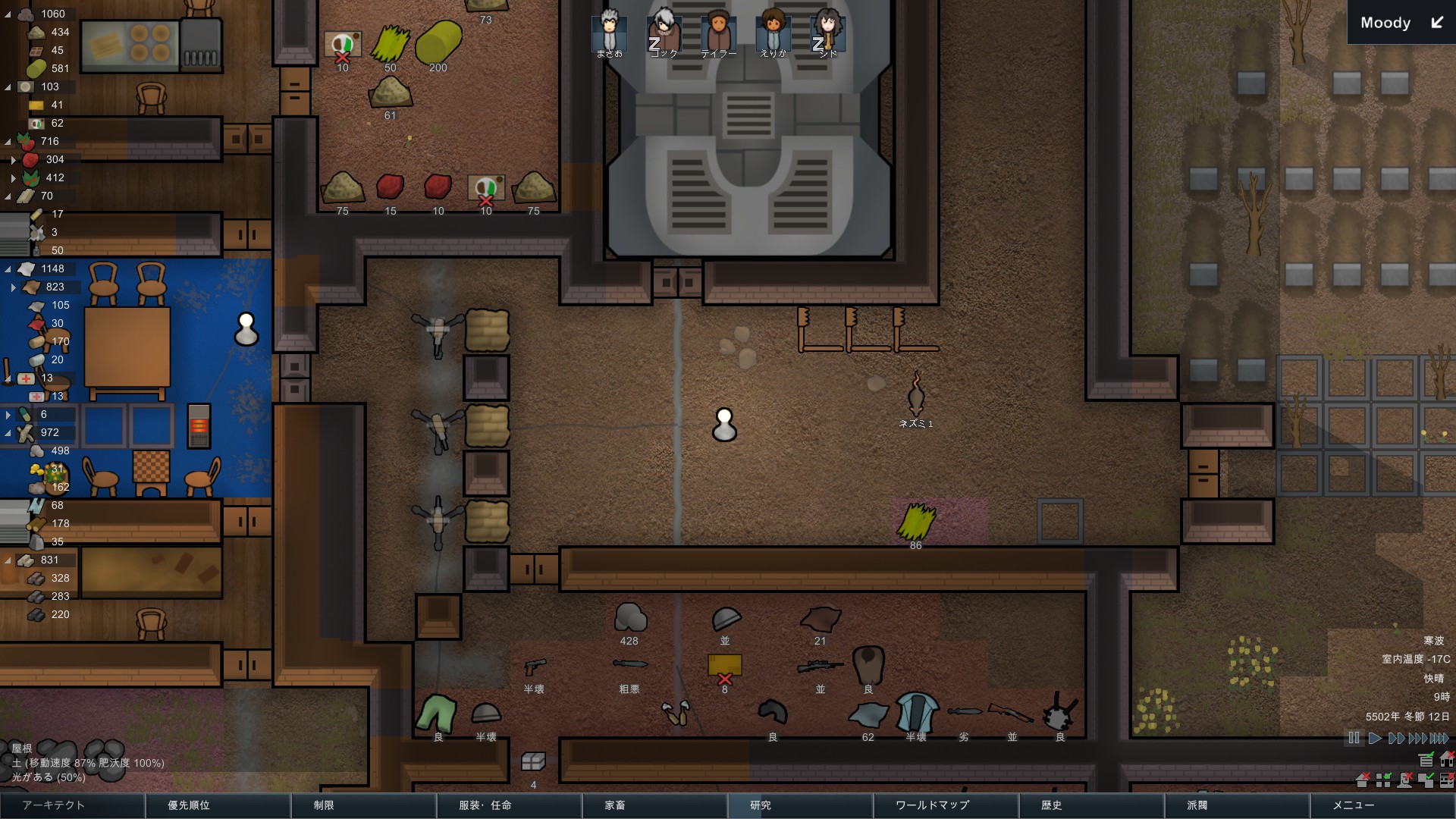Viewport: 1456px width, 819px height.
Task: Select えりか in the colonist bar
Action: 772,30
